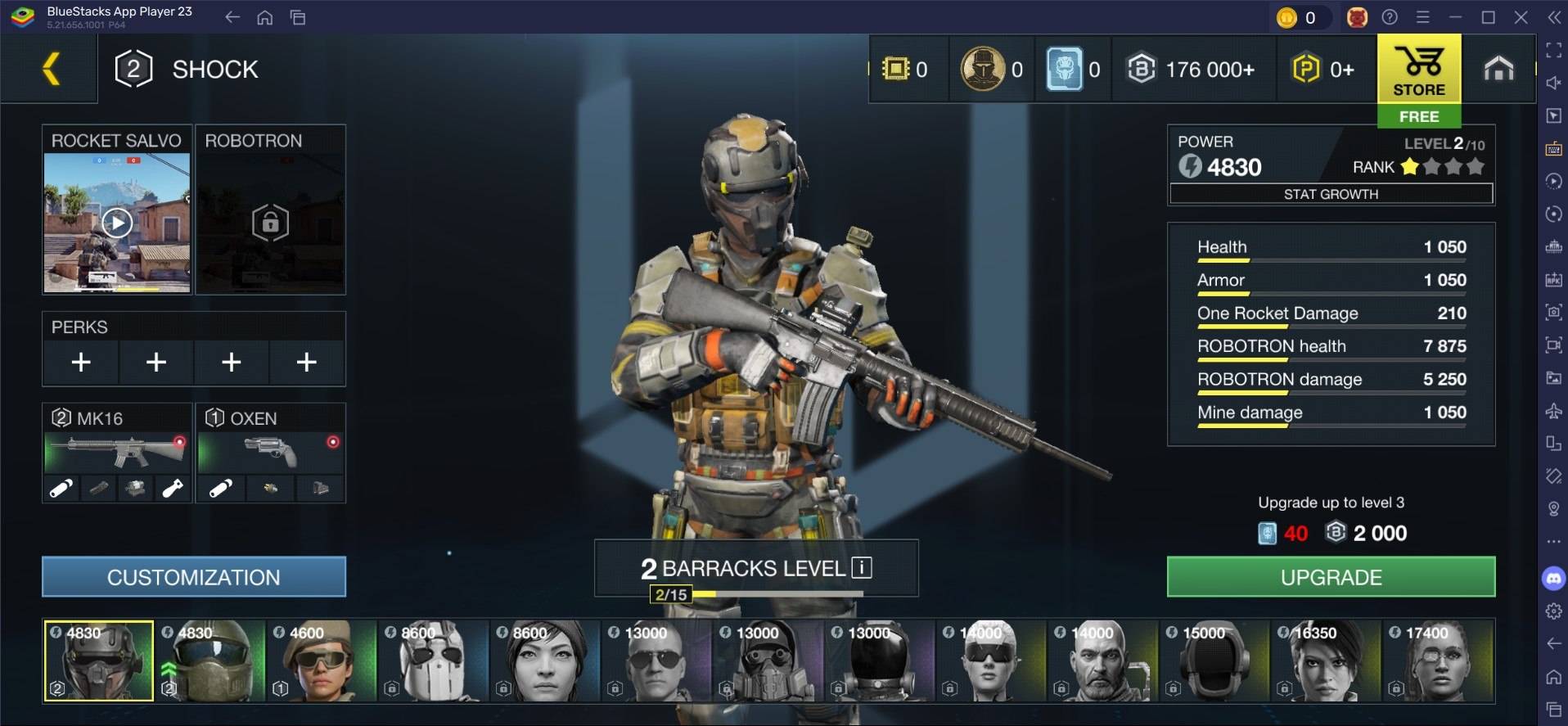Screen dimensions: 1568x726
Task: Open the OXEN sidearm slot
Action: pyautogui.click(x=270, y=451)
